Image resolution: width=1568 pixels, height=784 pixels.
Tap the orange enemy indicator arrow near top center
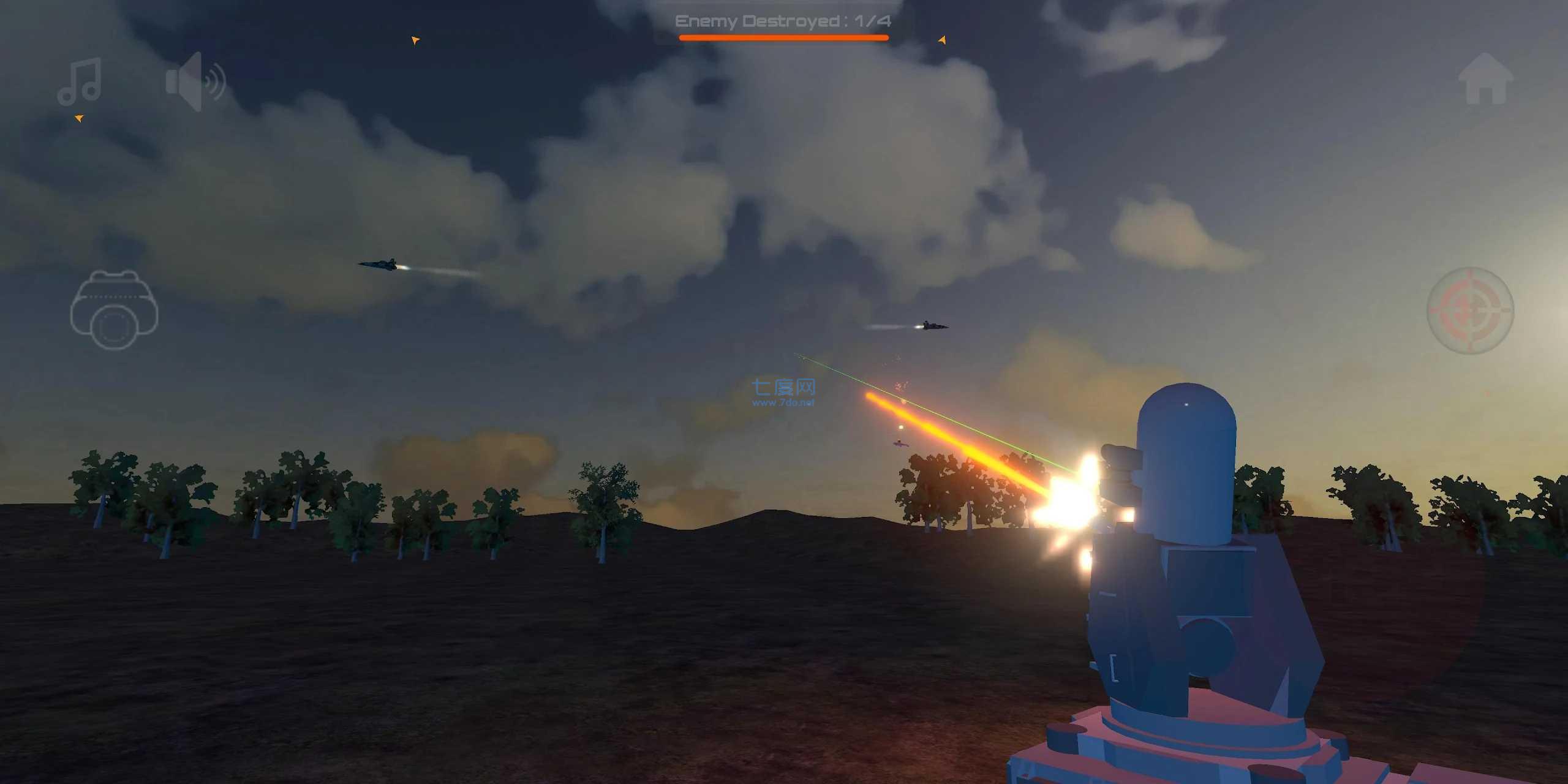point(416,39)
